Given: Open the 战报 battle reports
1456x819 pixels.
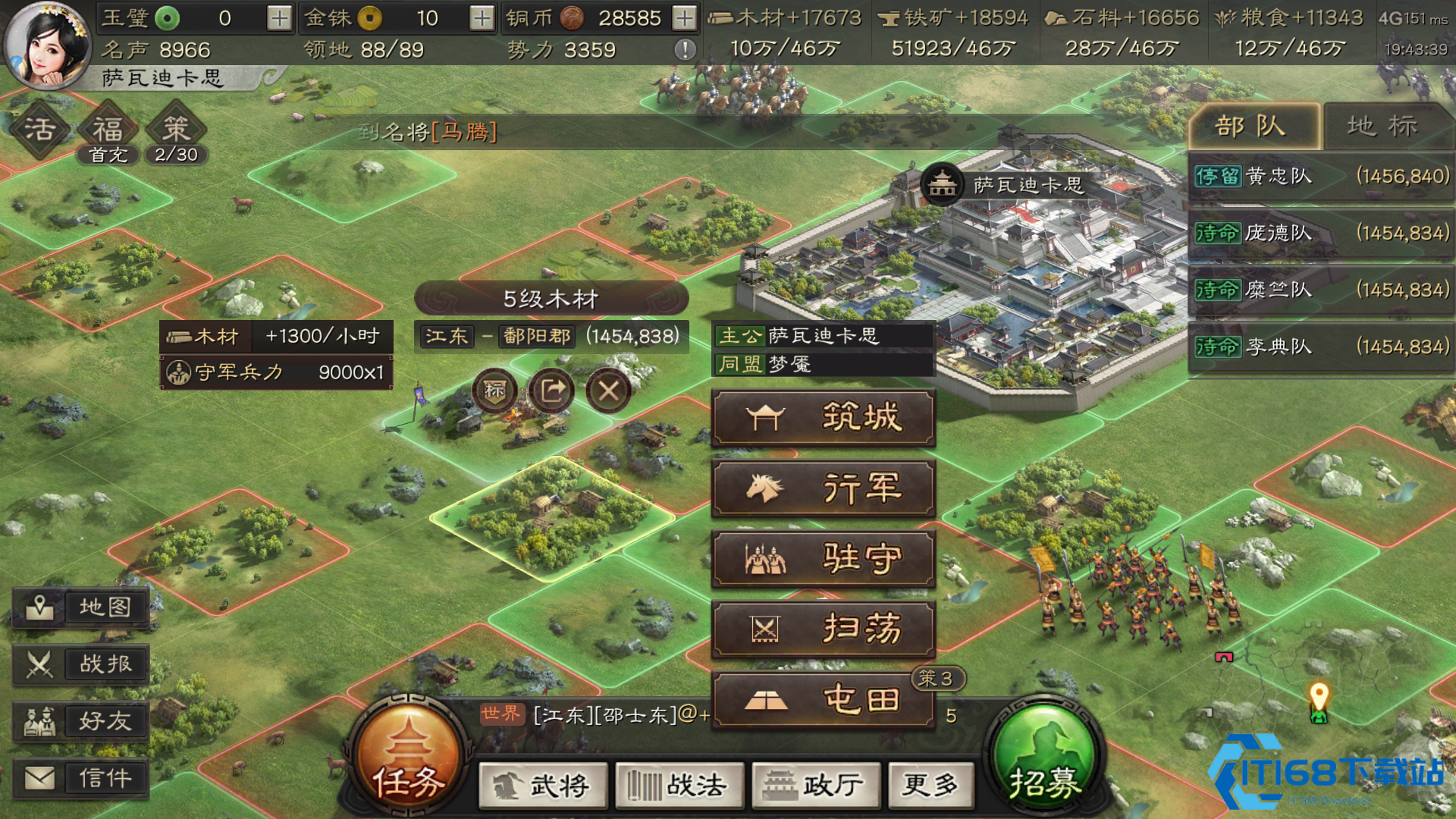Looking at the screenshot, I should click(80, 664).
